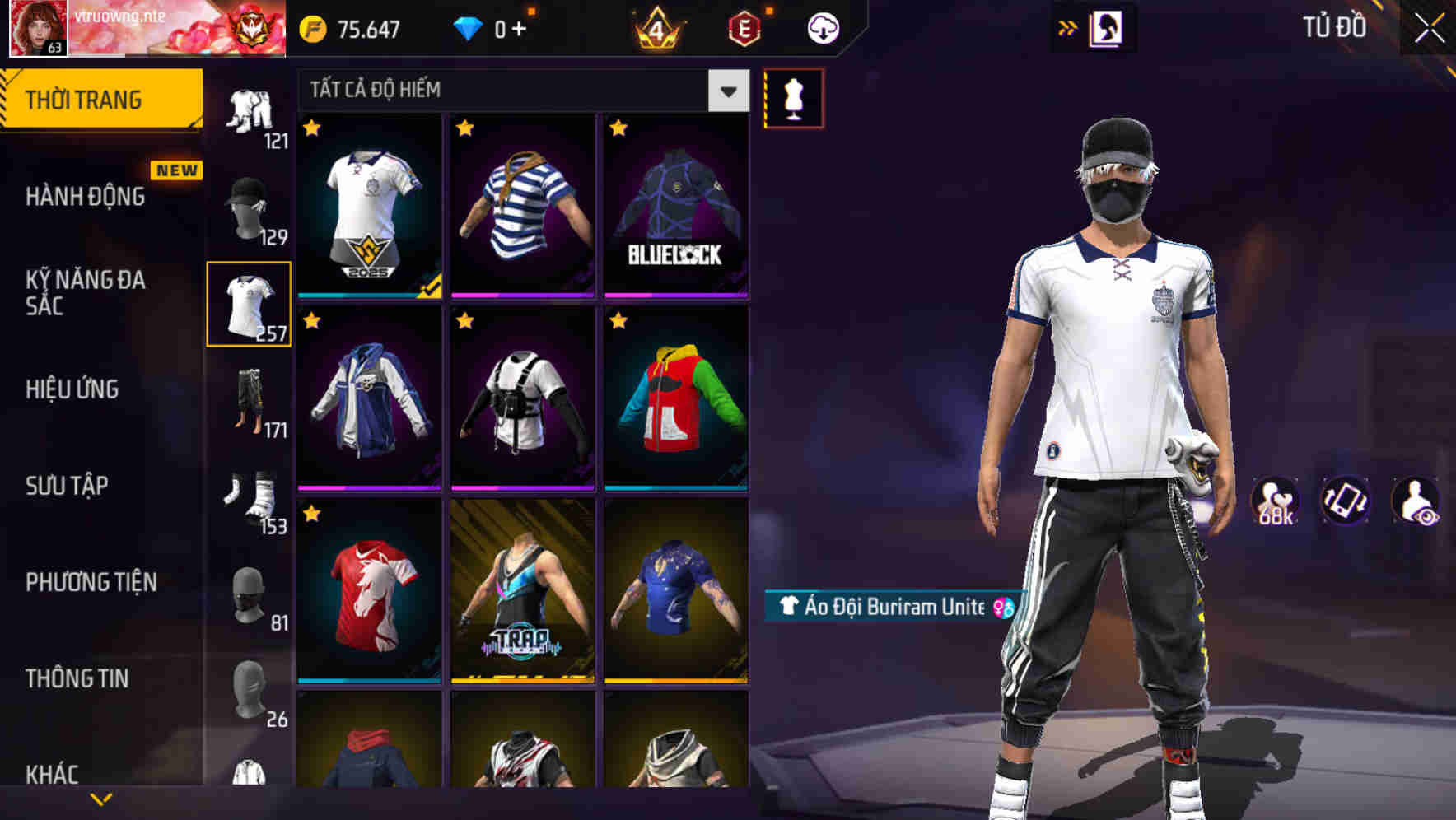This screenshot has height=820, width=1456.
Task: Switch to the Thời Trang tab
Action: 85,98
